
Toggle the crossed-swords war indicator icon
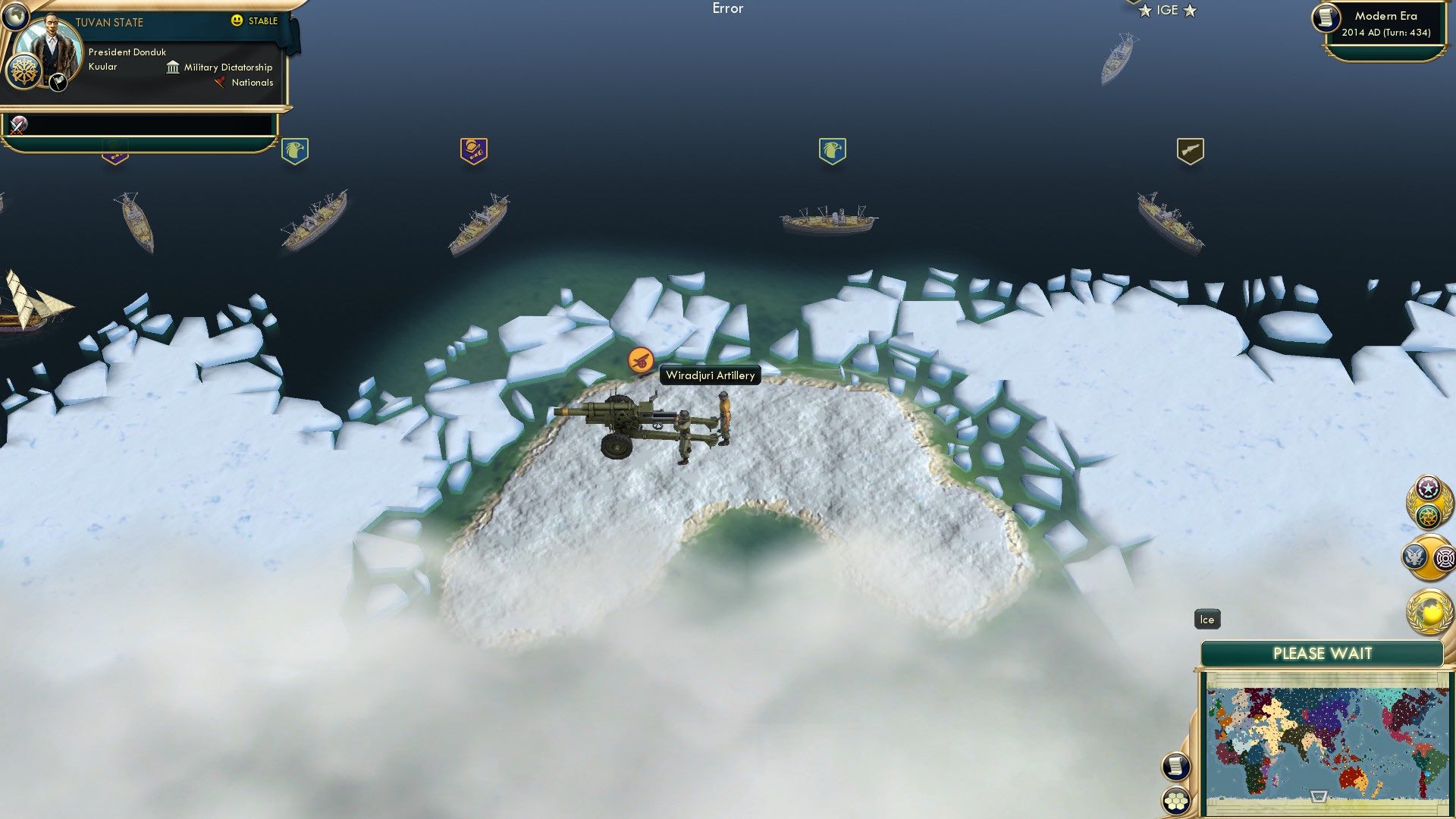point(17,123)
